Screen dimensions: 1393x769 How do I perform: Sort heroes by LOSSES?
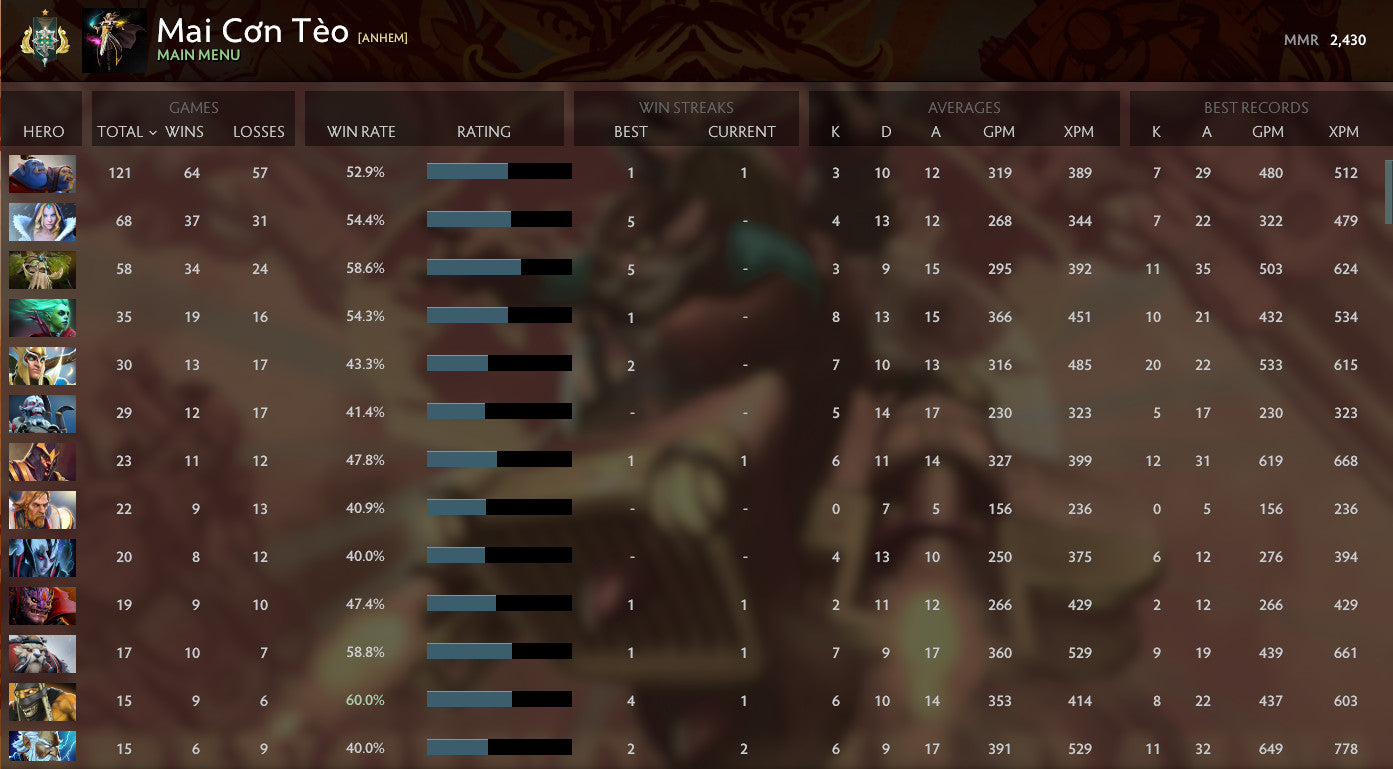pos(259,131)
